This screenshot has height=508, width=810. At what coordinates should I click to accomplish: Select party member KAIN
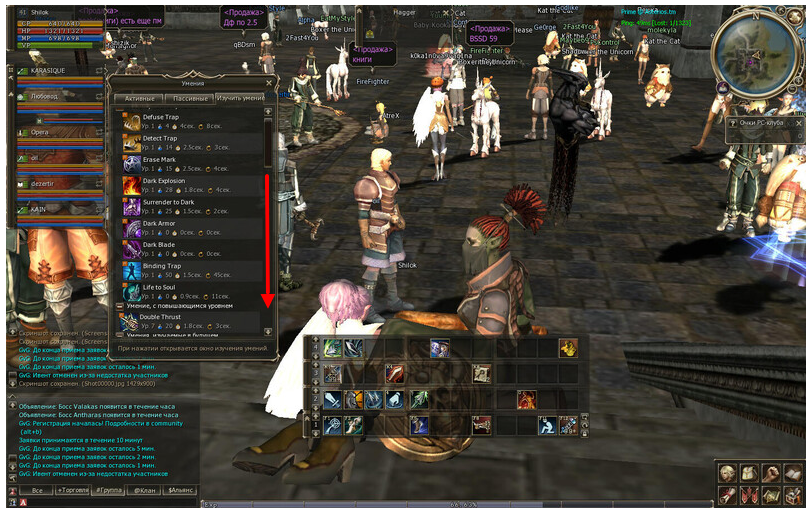(x=40, y=208)
